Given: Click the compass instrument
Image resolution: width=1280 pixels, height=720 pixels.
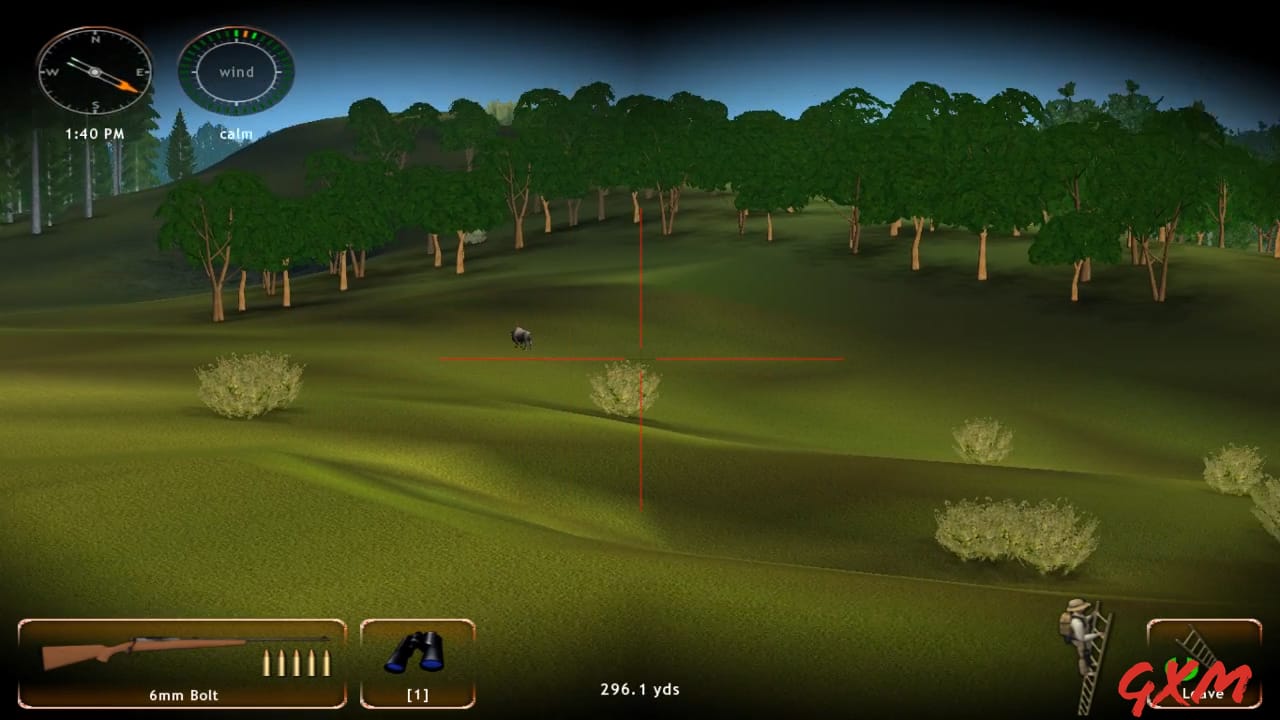Looking at the screenshot, I should 94,72.
